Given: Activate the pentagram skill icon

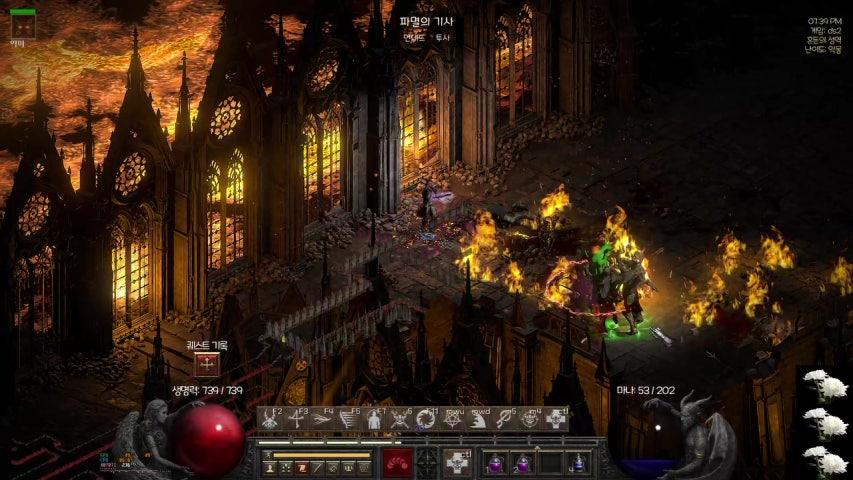Looking at the screenshot, I should point(453,419).
